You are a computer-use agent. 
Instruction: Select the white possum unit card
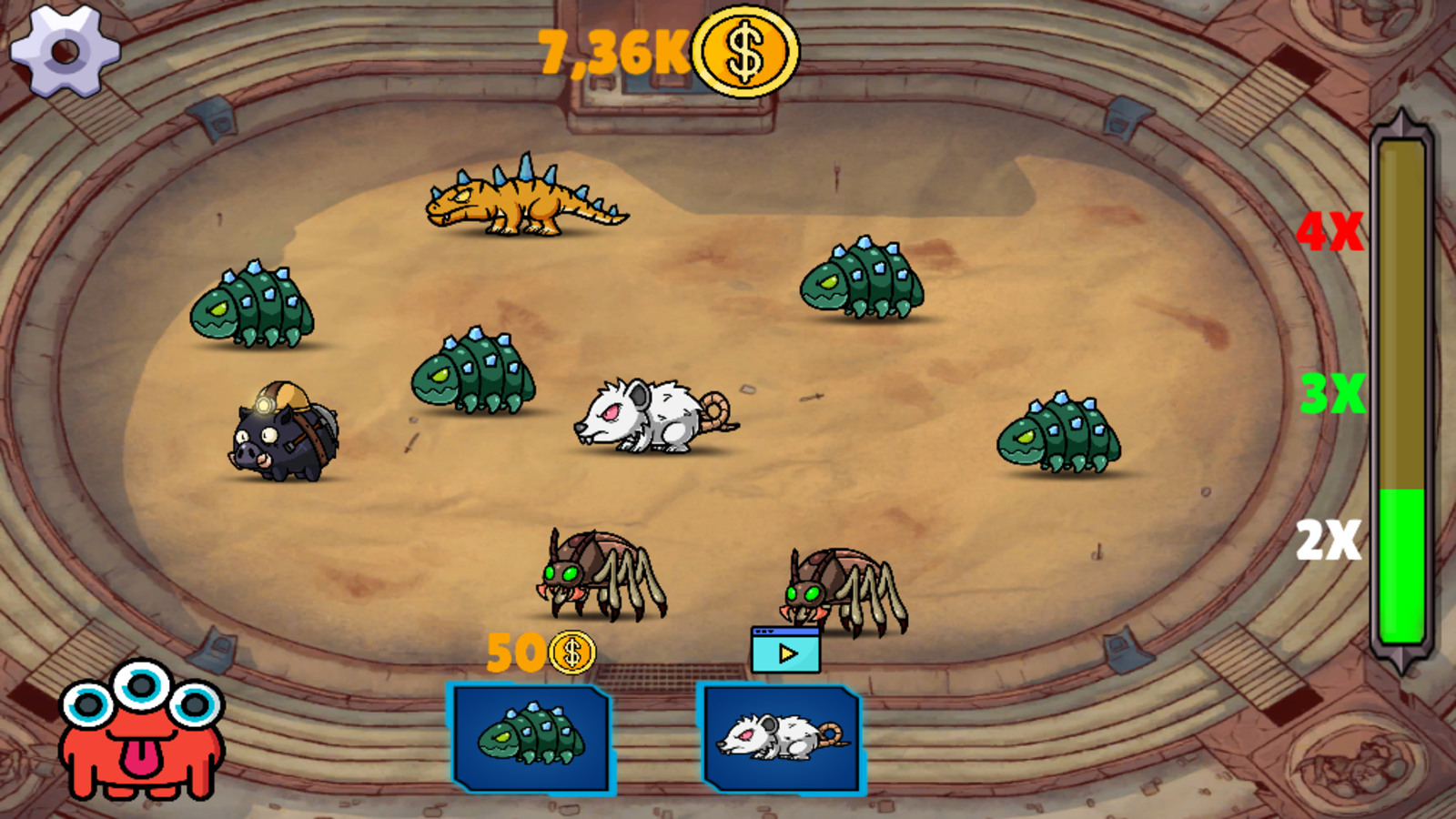click(783, 737)
